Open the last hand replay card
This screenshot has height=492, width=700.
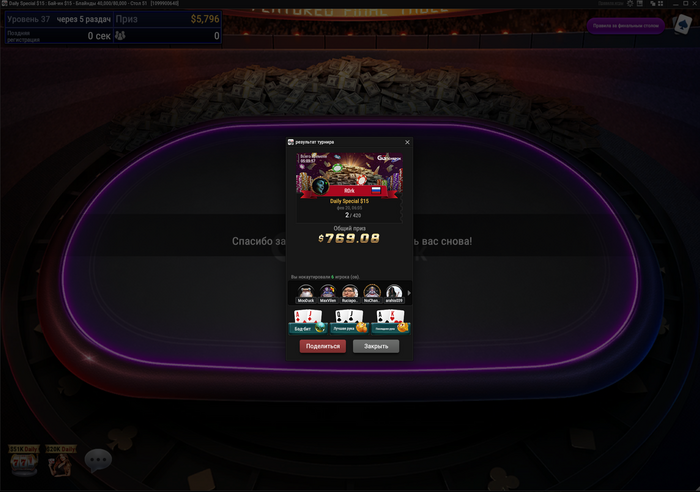pos(391,321)
